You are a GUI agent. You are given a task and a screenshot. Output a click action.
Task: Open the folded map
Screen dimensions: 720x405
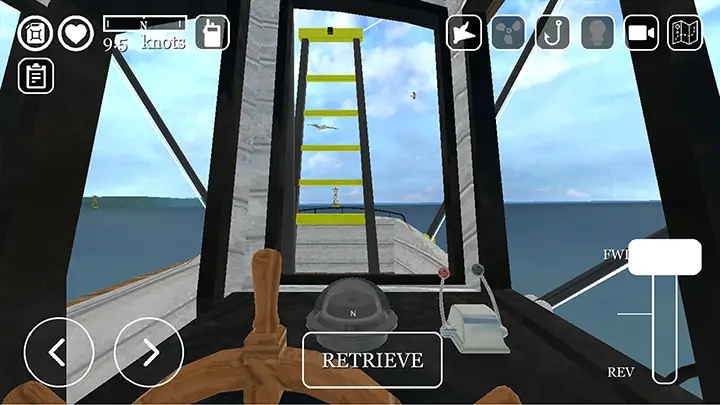tap(685, 33)
